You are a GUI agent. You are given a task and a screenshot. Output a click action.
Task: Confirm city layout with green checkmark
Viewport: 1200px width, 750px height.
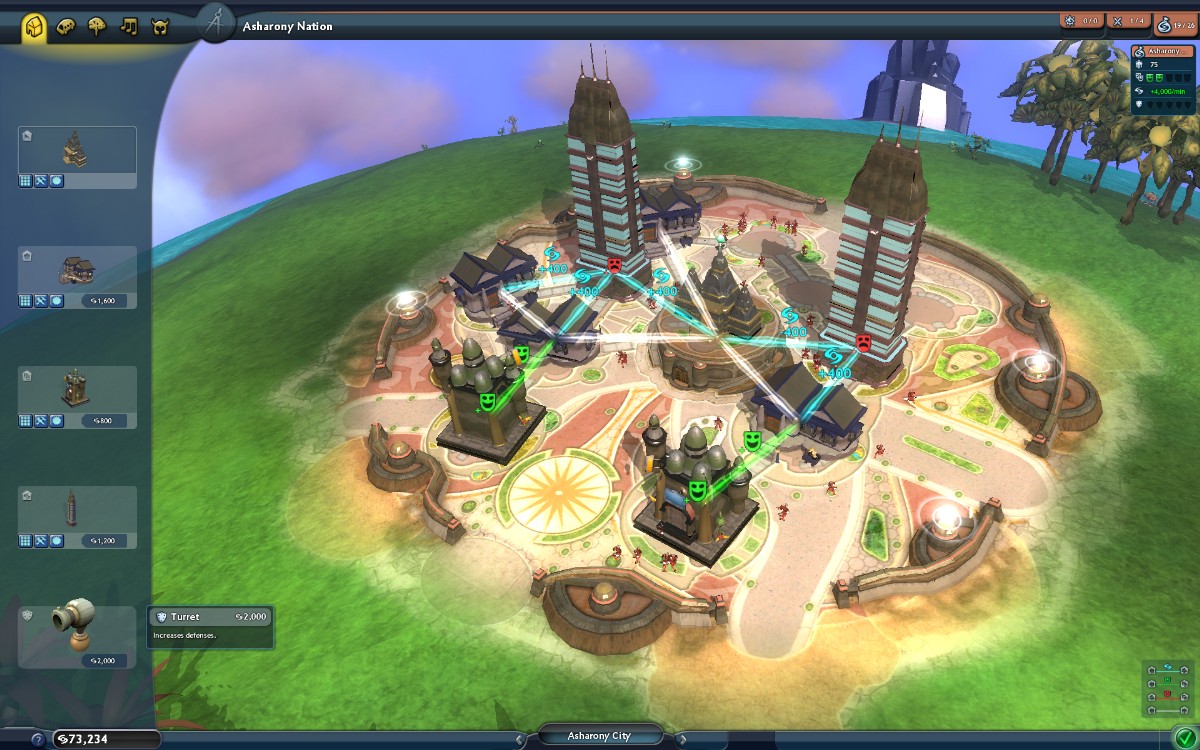1184,738
